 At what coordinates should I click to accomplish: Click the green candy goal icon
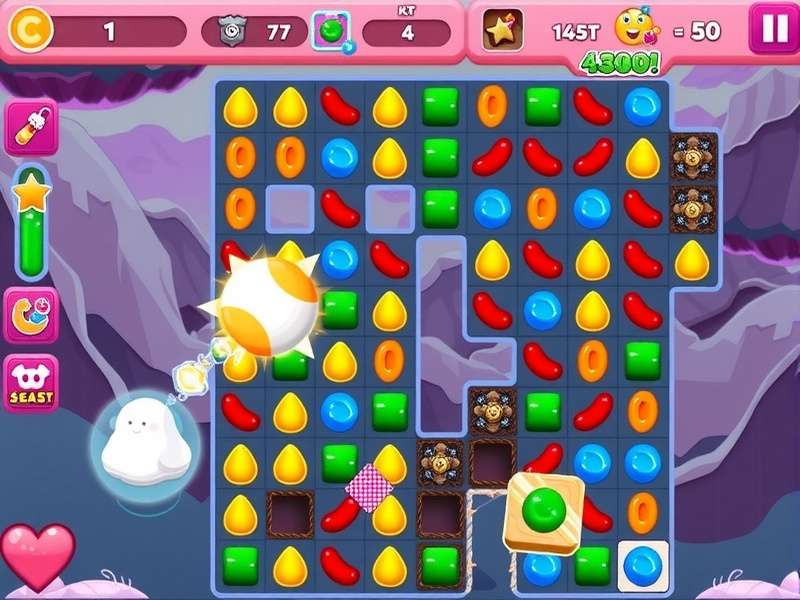coord(331,31)
